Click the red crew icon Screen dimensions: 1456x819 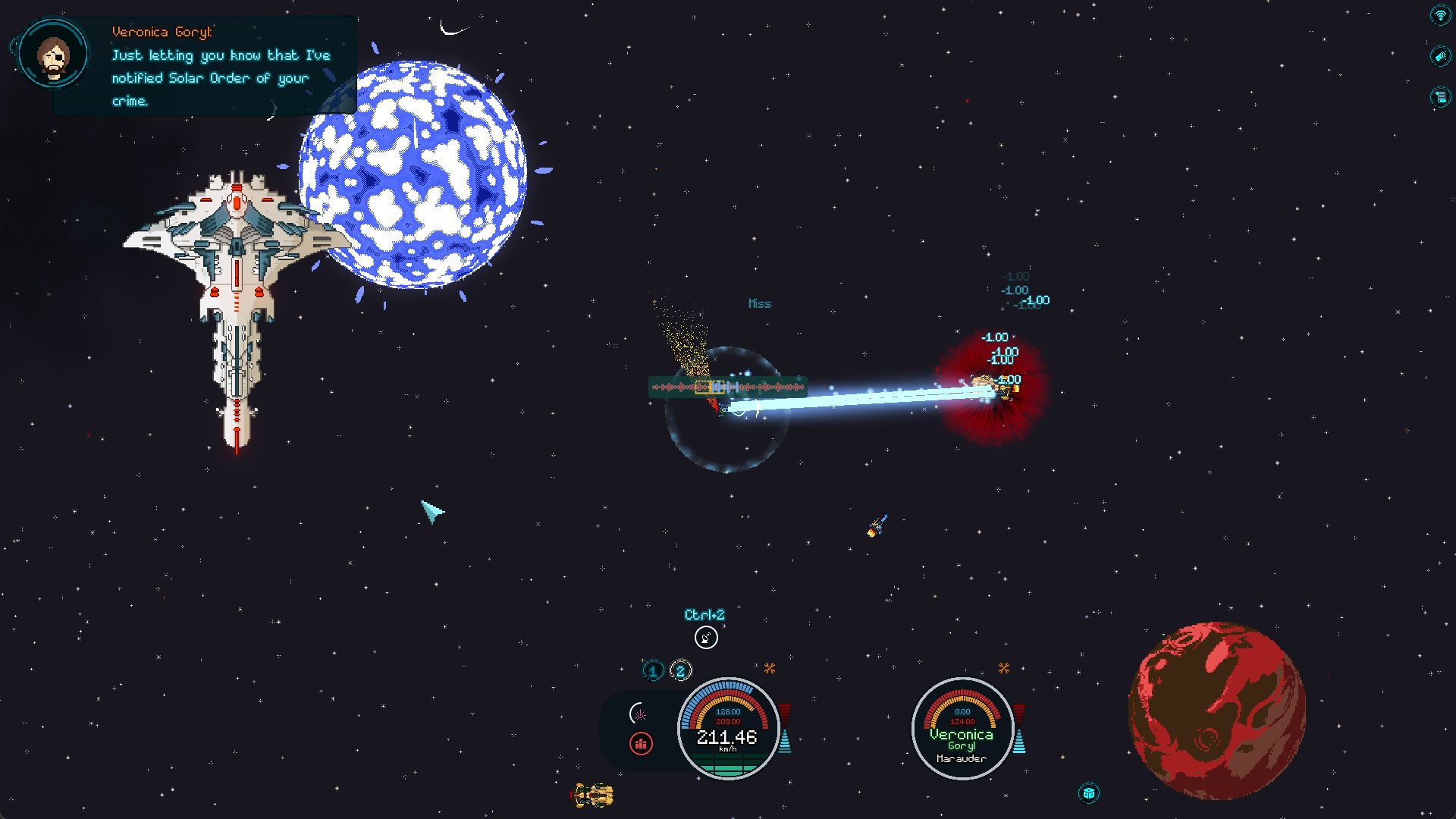(641, 744)
